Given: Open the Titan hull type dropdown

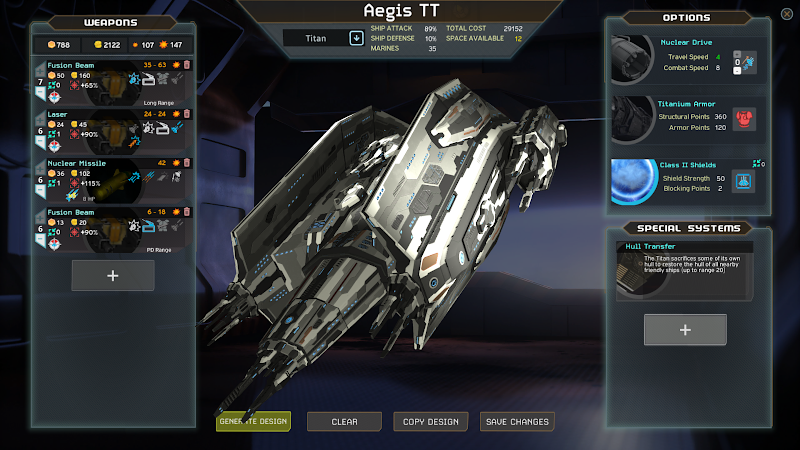Looking at the screenshot, I should (x=355, y=38).
